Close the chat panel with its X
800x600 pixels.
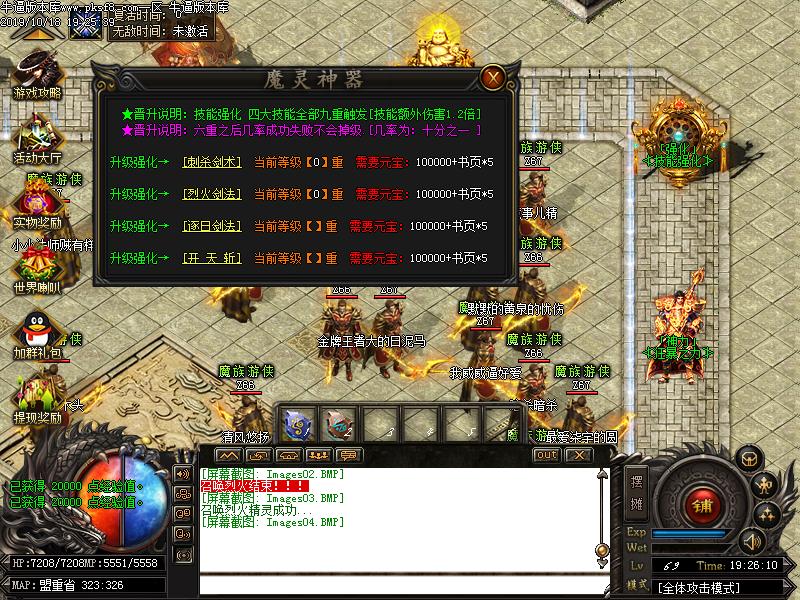pyautogui.click(x=577, y=455)
